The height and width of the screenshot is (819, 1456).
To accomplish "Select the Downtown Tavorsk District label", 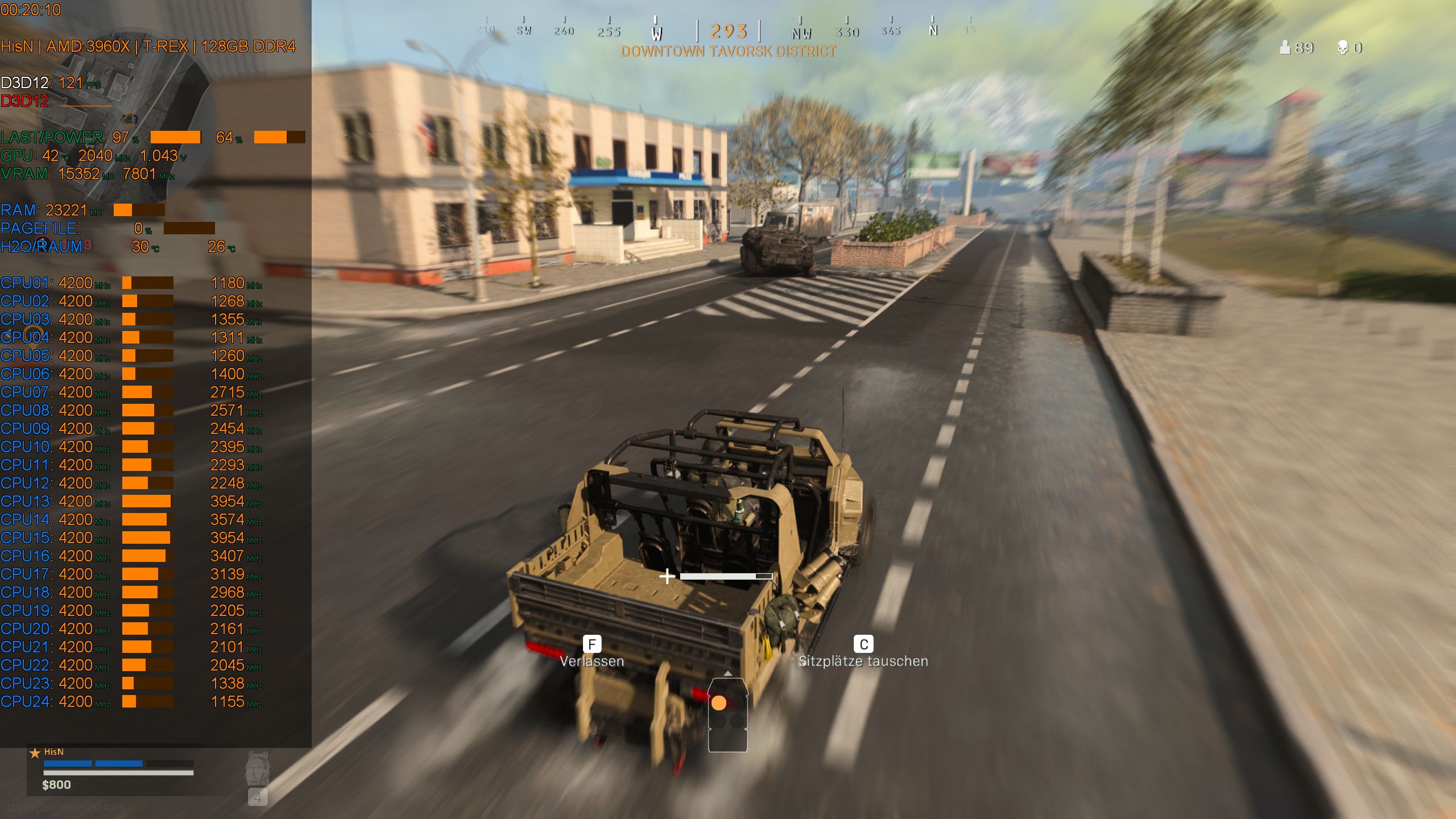I will point(728,52).
